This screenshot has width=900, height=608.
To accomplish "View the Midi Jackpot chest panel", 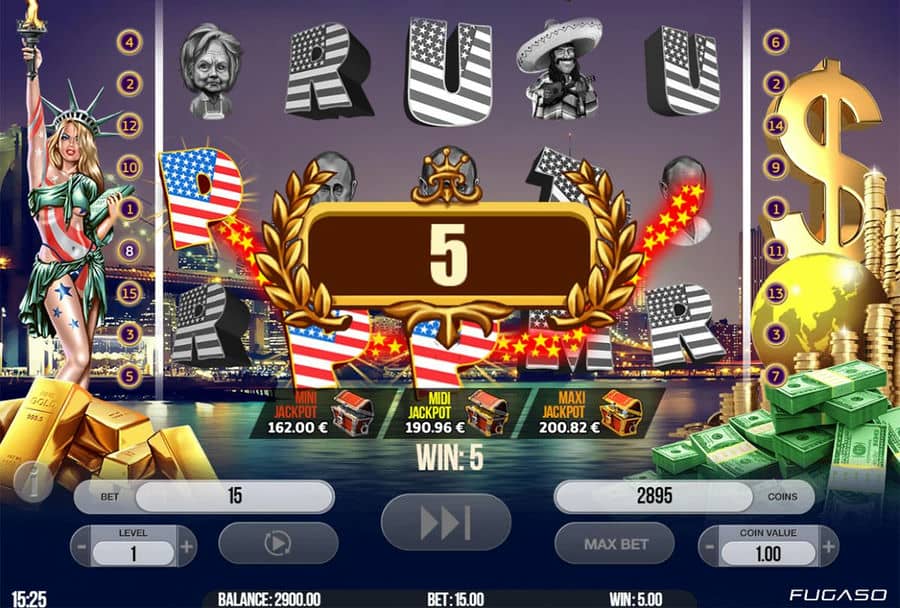I will (x=457, y=411).
